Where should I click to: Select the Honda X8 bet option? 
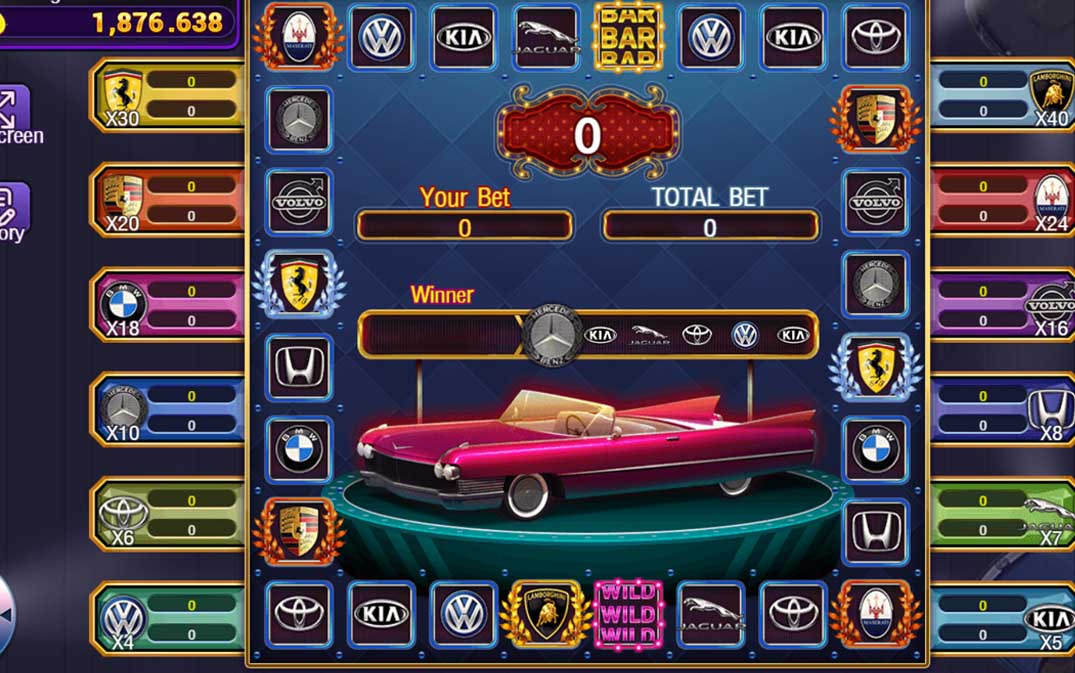point(1000,410)
